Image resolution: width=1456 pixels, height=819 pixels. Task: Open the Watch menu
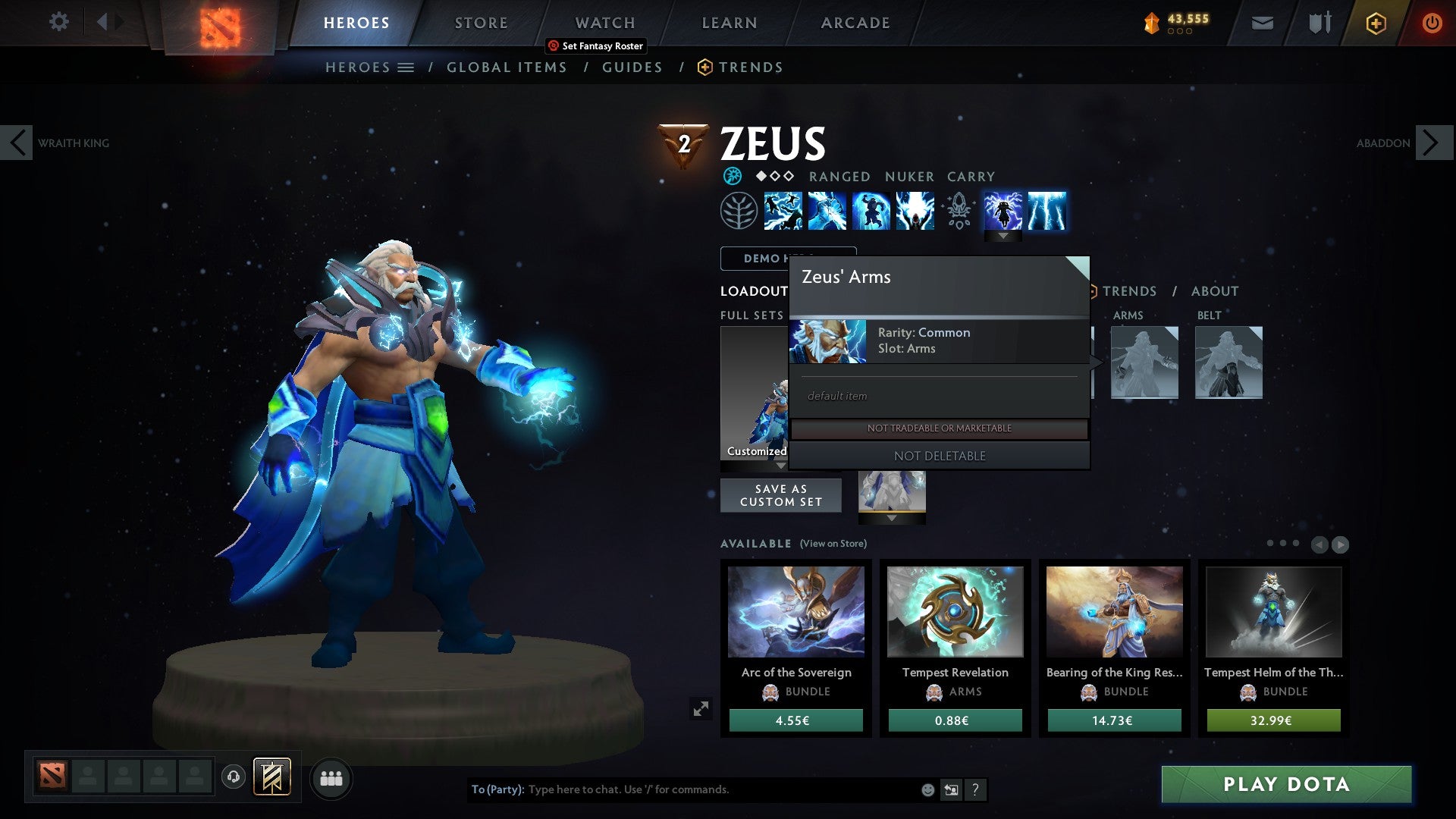605,22
